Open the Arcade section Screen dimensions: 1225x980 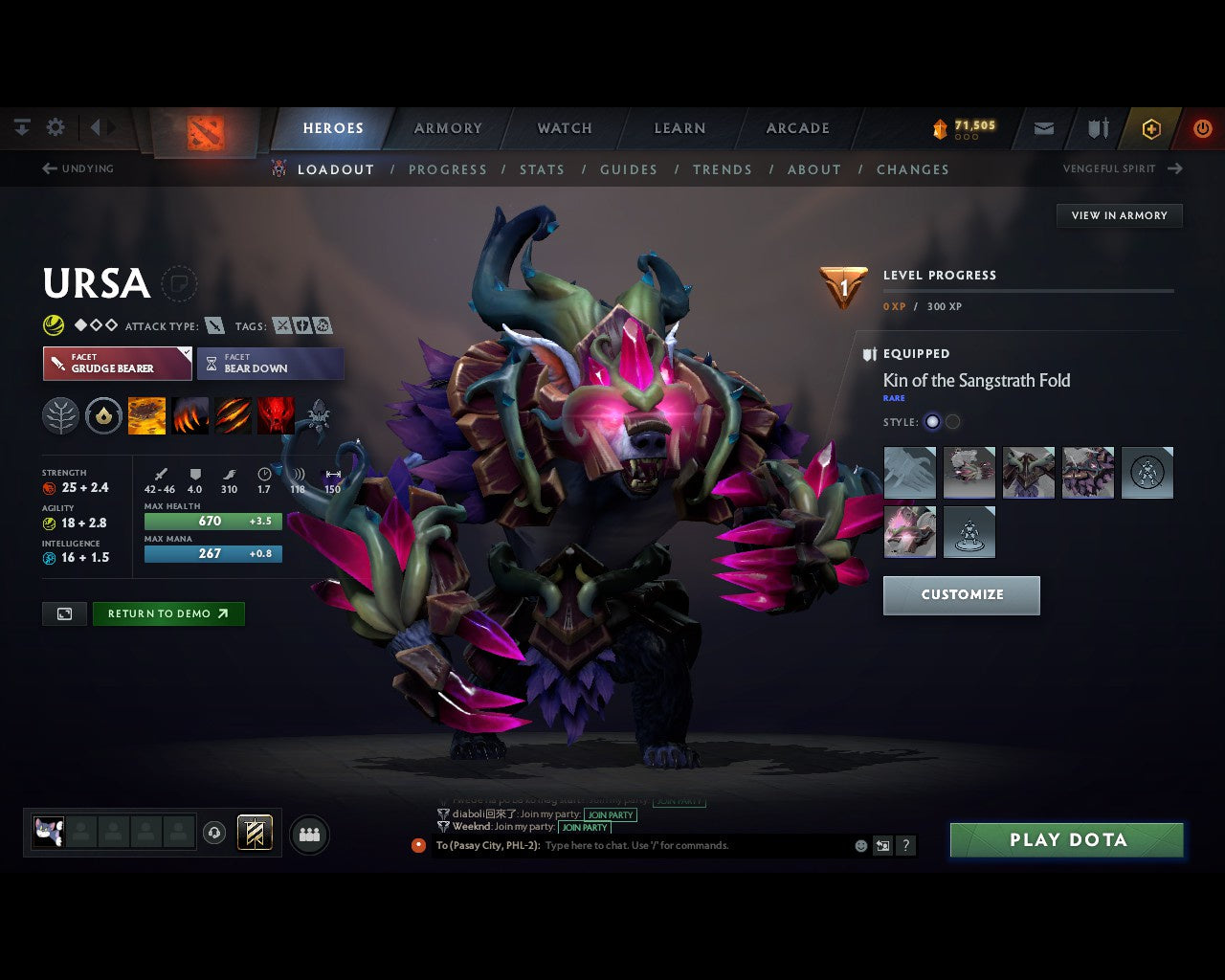coord(797,127)
